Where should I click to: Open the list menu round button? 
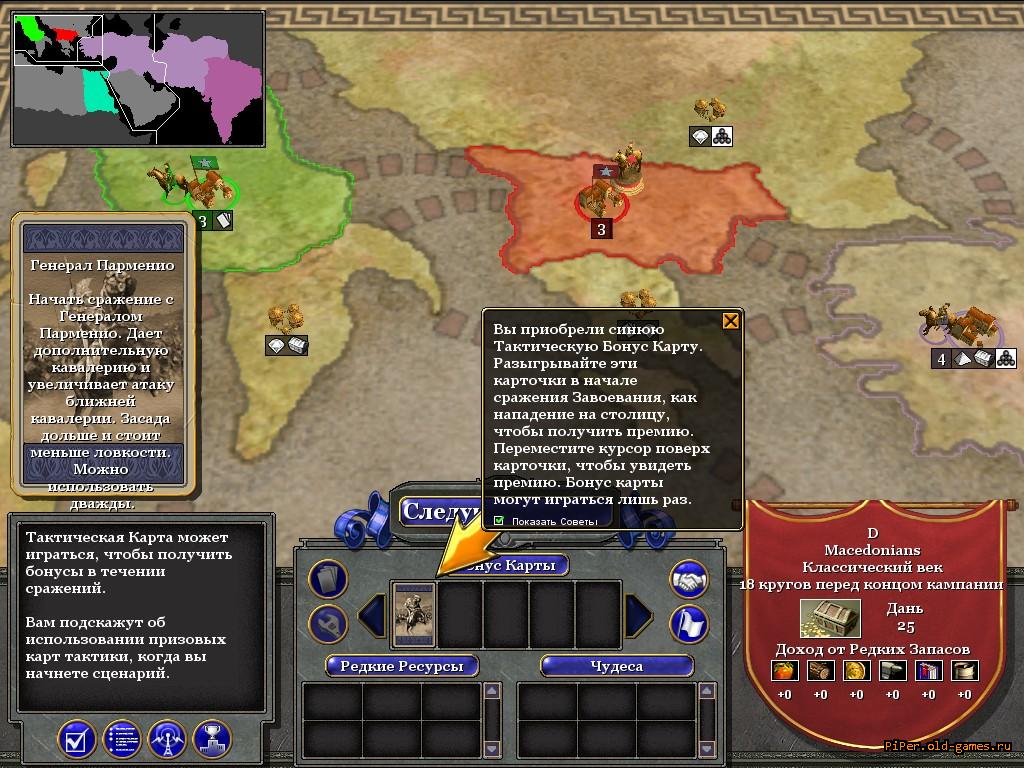pos(122,739)
